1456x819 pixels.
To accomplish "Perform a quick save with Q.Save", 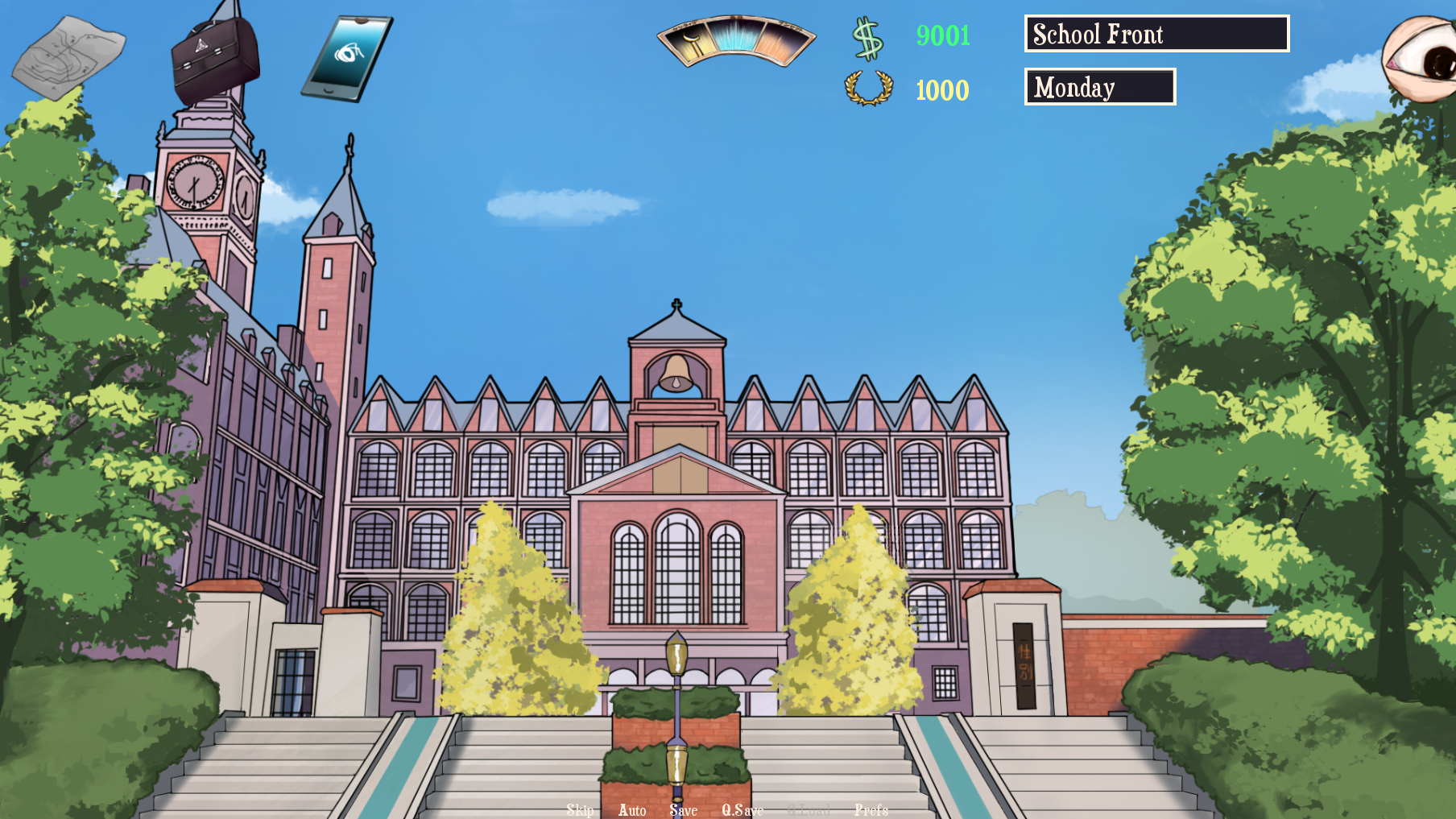I will pyautogui.click(x=742, y=809).
